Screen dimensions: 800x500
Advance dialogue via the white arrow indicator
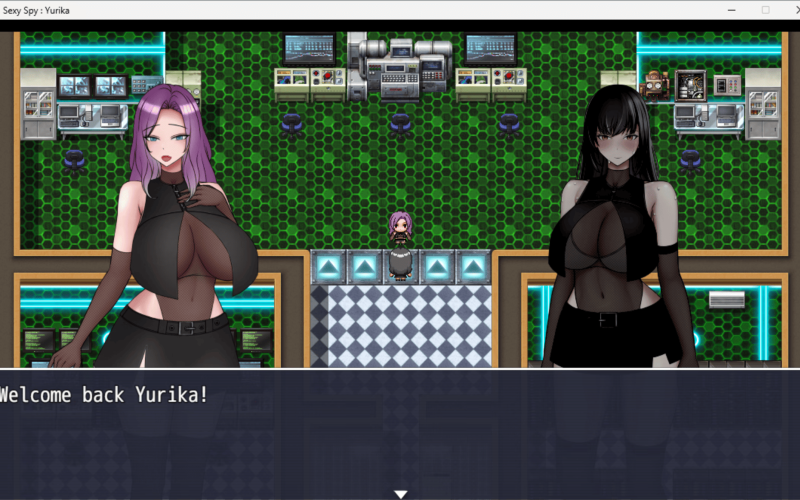tap(400, 494)
